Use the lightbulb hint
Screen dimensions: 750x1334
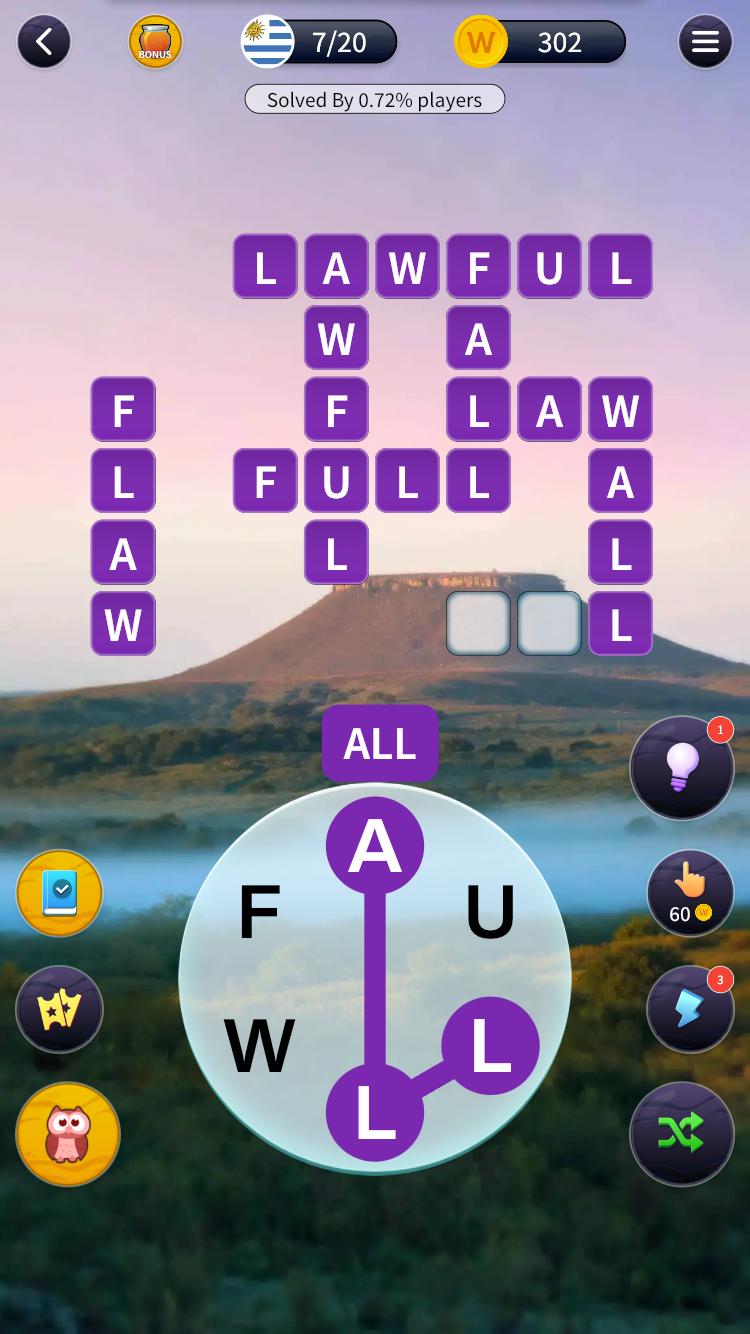(681, 768)
